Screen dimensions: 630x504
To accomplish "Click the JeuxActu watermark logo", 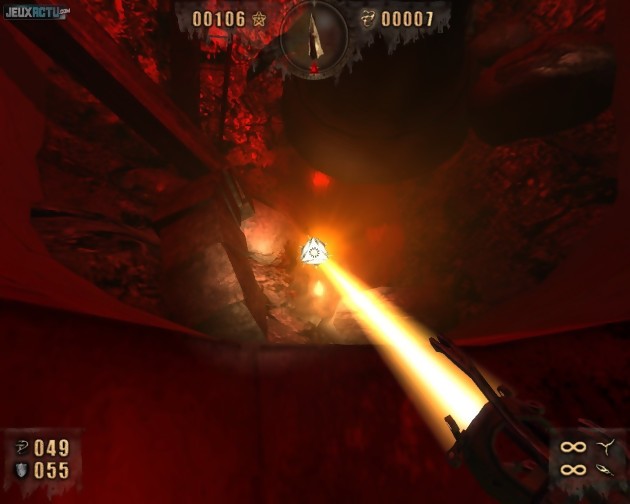I will coord(36,12).
